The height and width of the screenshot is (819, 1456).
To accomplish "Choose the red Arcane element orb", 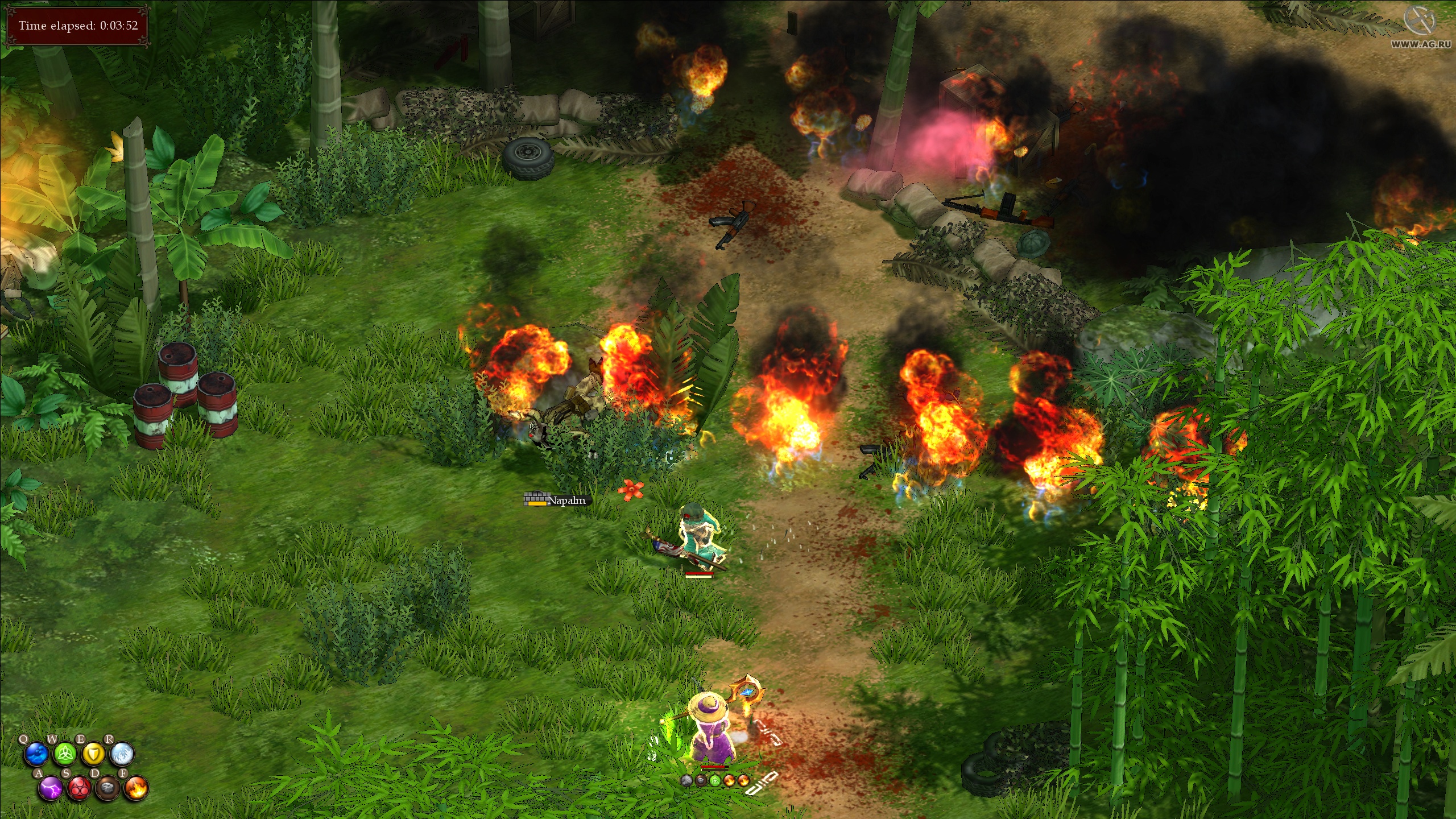I will (80, 789).
